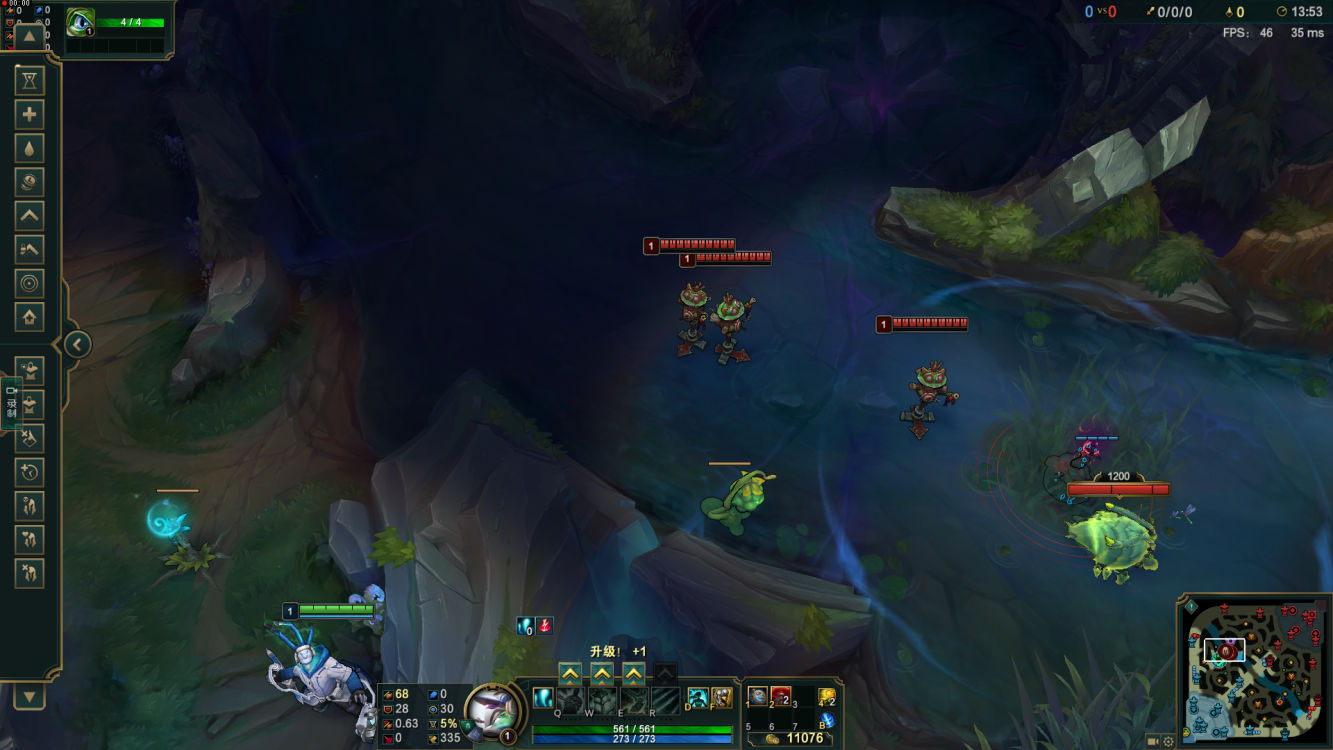Image resolution: width=1333 pixels, height=750 pixels.
Task: Toggle the camera button beside the minimap
Action: click(x=1153, y=742)
